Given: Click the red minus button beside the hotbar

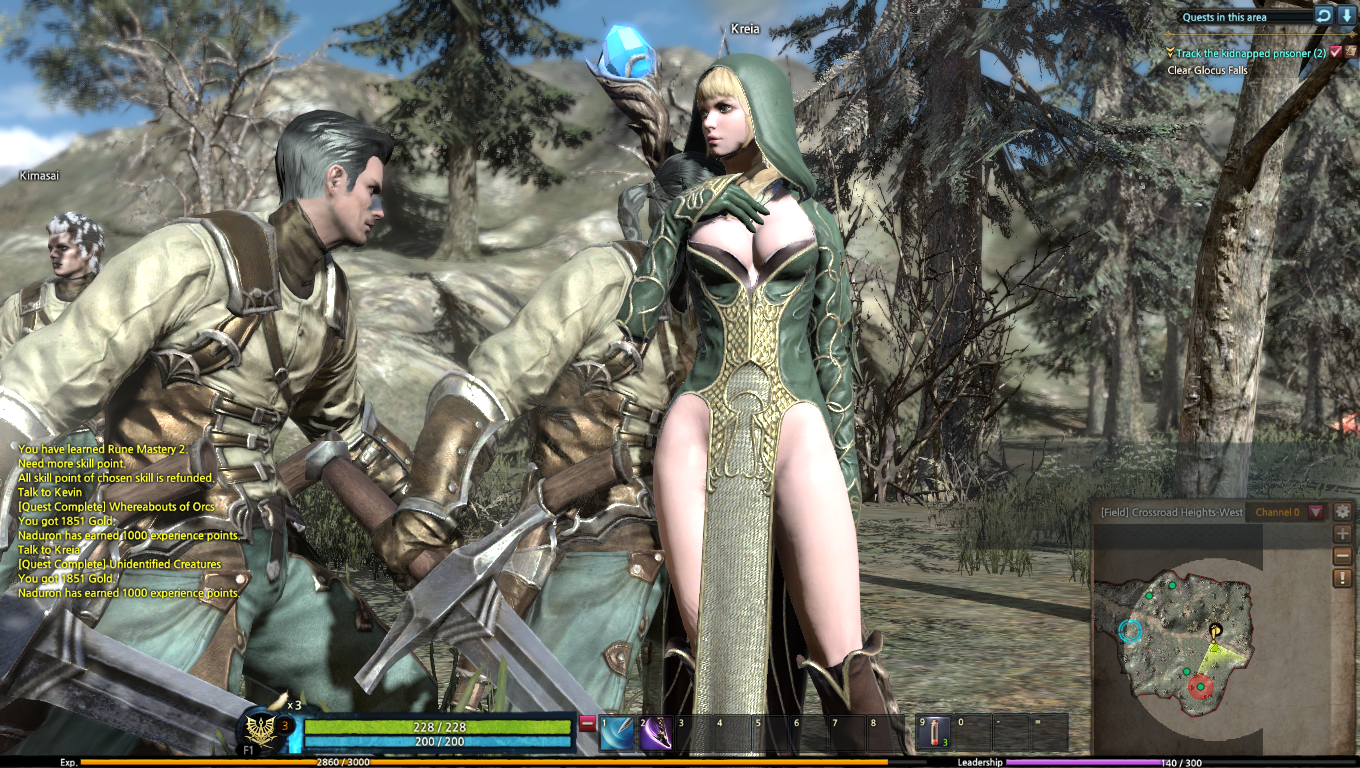Looking at the screenshot, I should [x=587, y=723].
